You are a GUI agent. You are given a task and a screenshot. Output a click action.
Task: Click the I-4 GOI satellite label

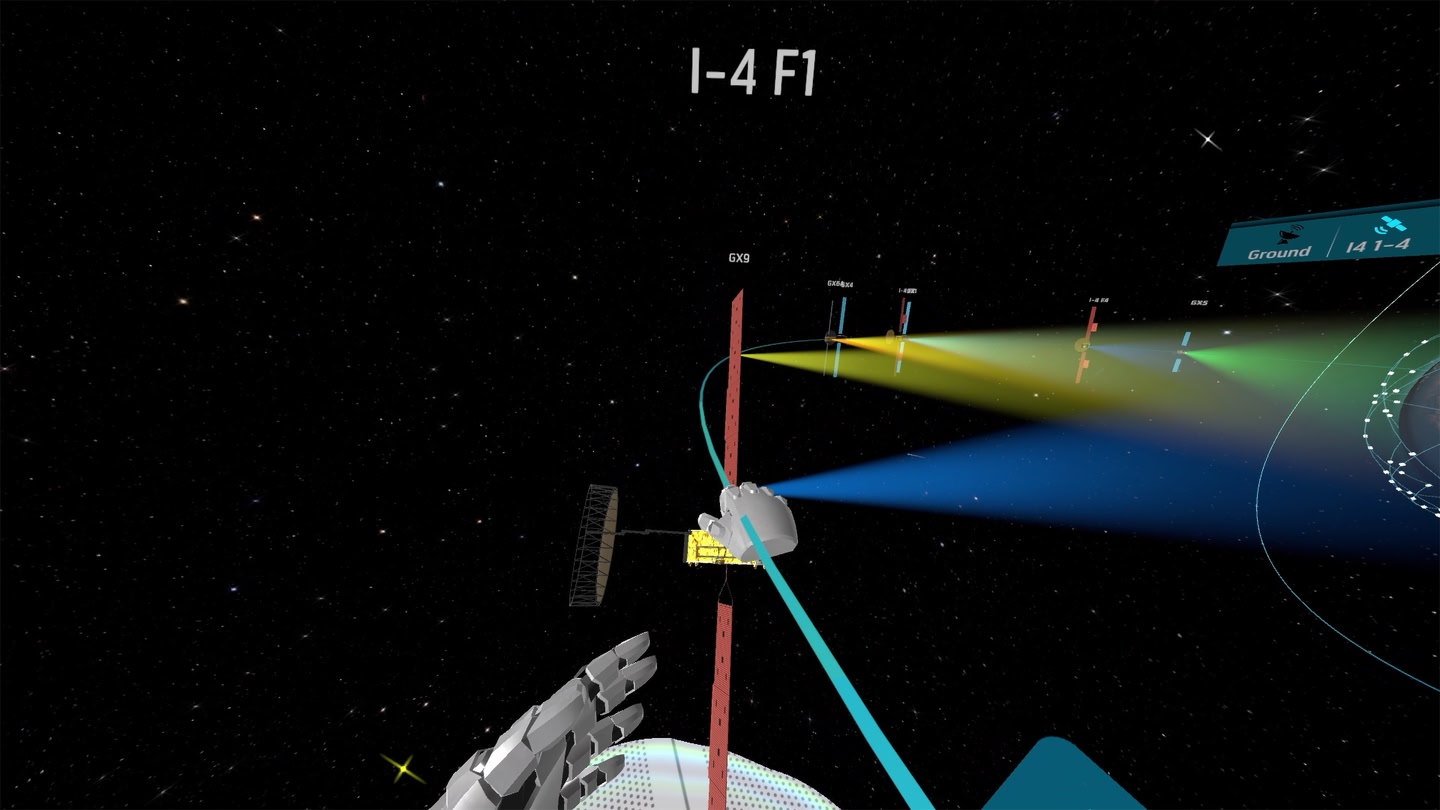[x=908, y=289]
